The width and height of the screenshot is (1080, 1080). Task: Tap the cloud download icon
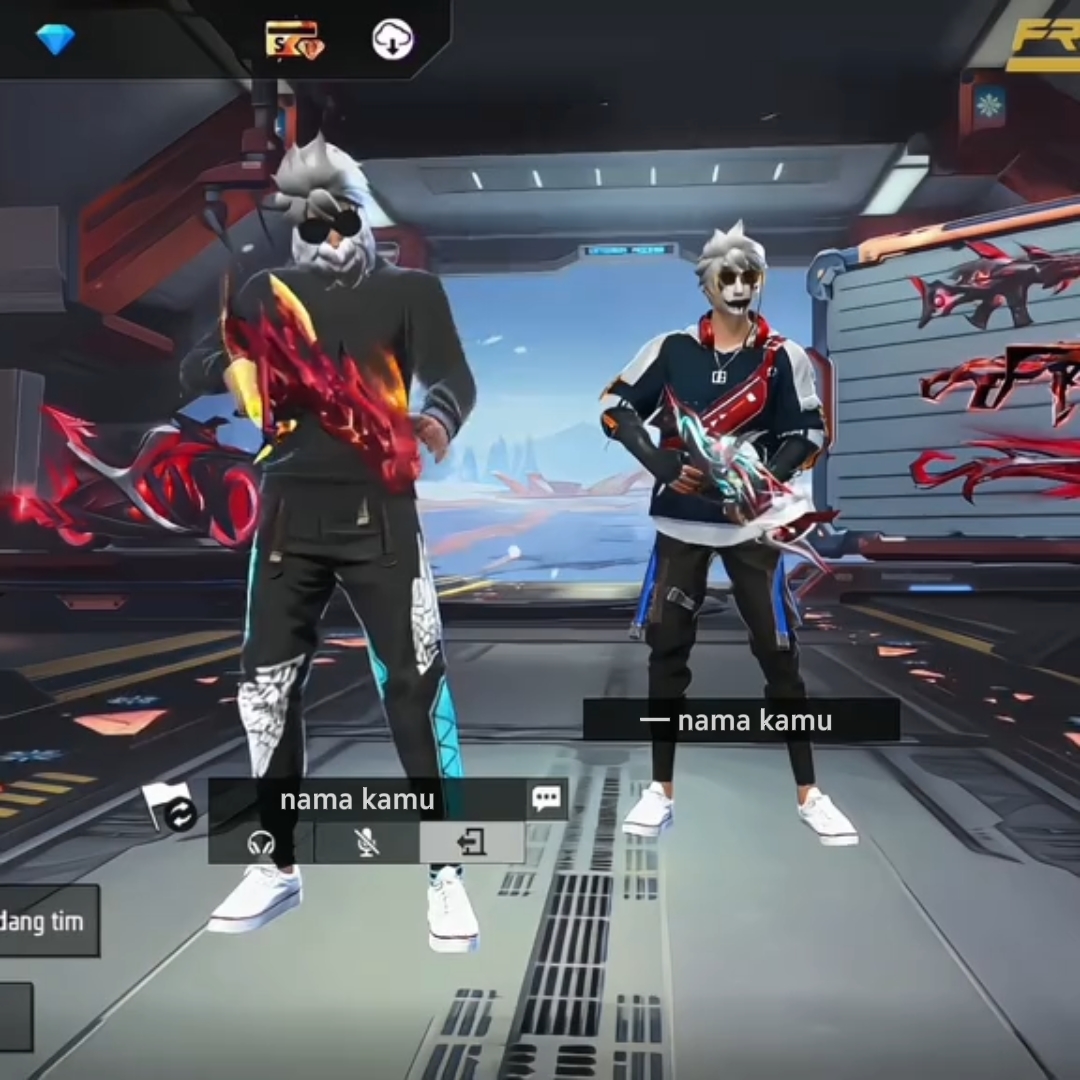click(392, 40)
